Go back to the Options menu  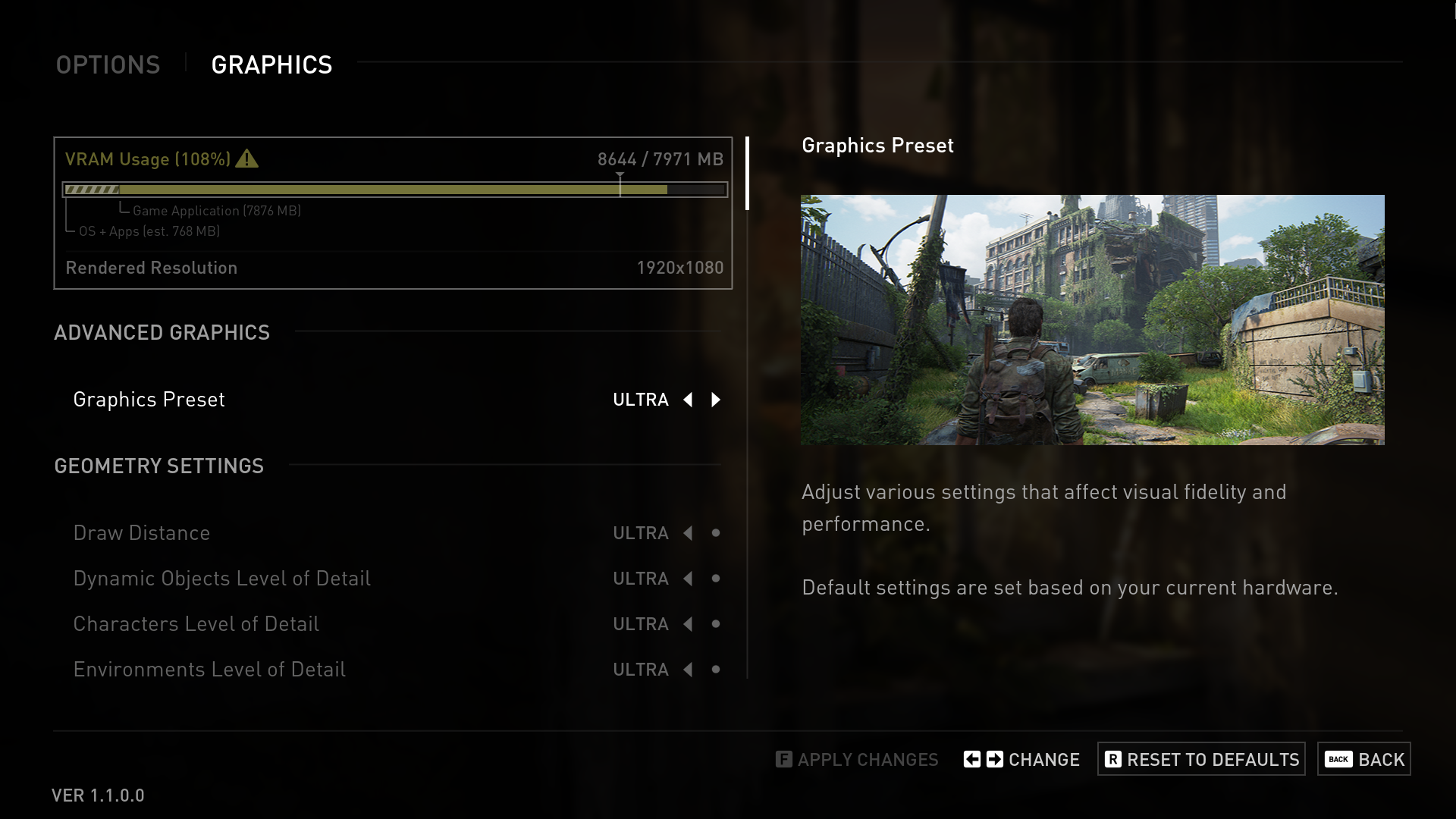coord(108,65)
